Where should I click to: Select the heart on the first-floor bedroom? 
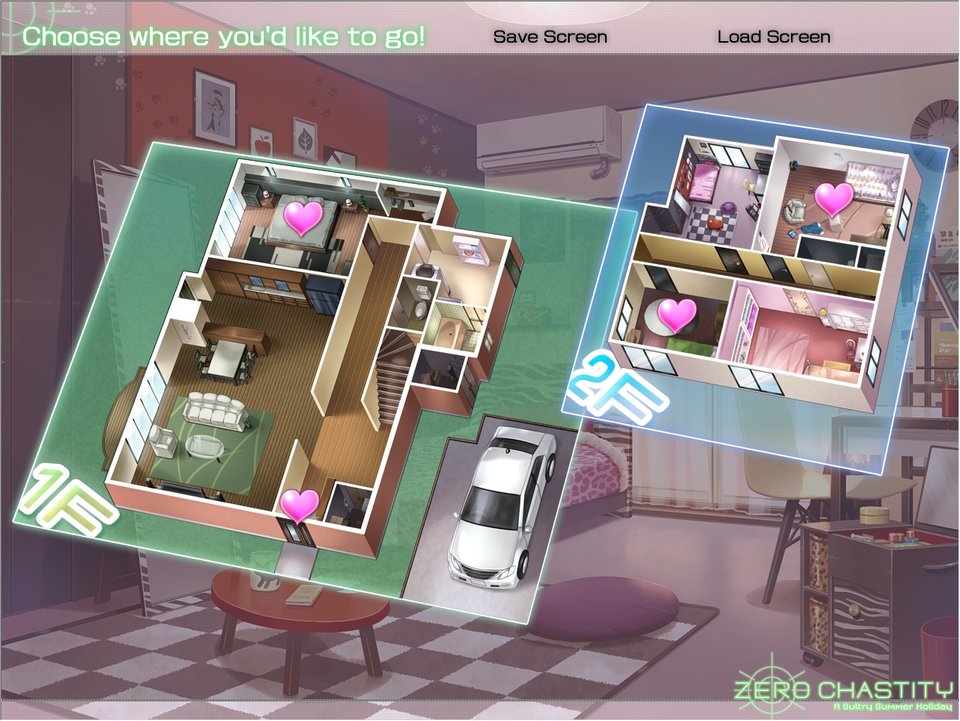(x=304, y=216)
